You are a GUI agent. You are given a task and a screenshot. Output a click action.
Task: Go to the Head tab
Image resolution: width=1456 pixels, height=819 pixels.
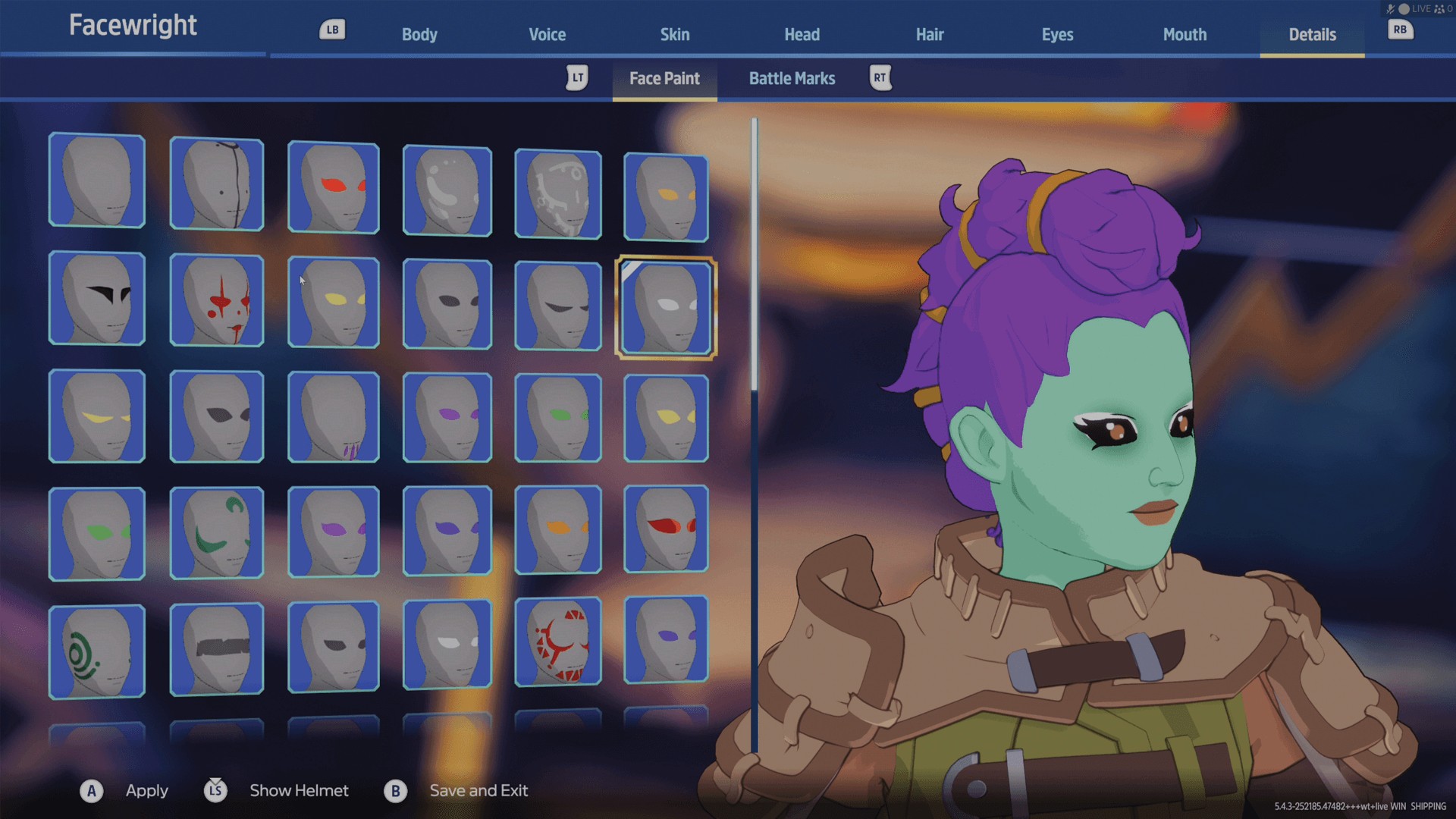[x=802, y=35]
